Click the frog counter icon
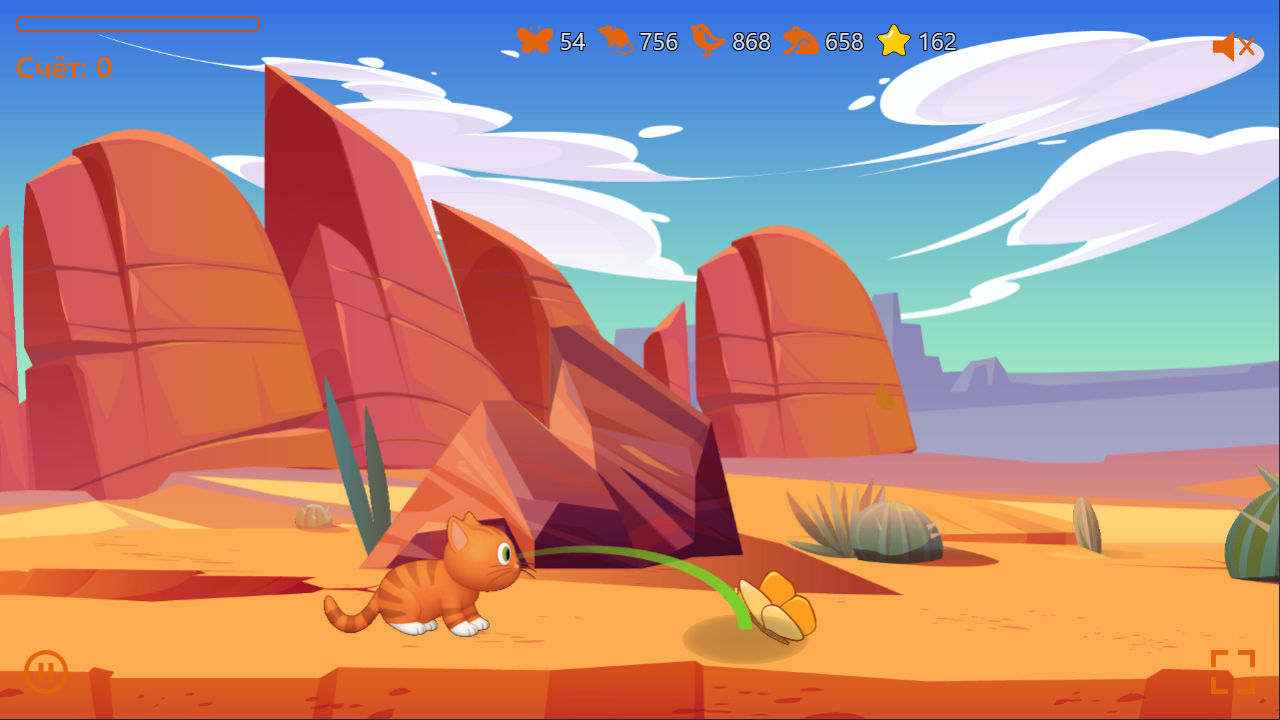This screenshot has width=1280, height=720. coord(801,42)
